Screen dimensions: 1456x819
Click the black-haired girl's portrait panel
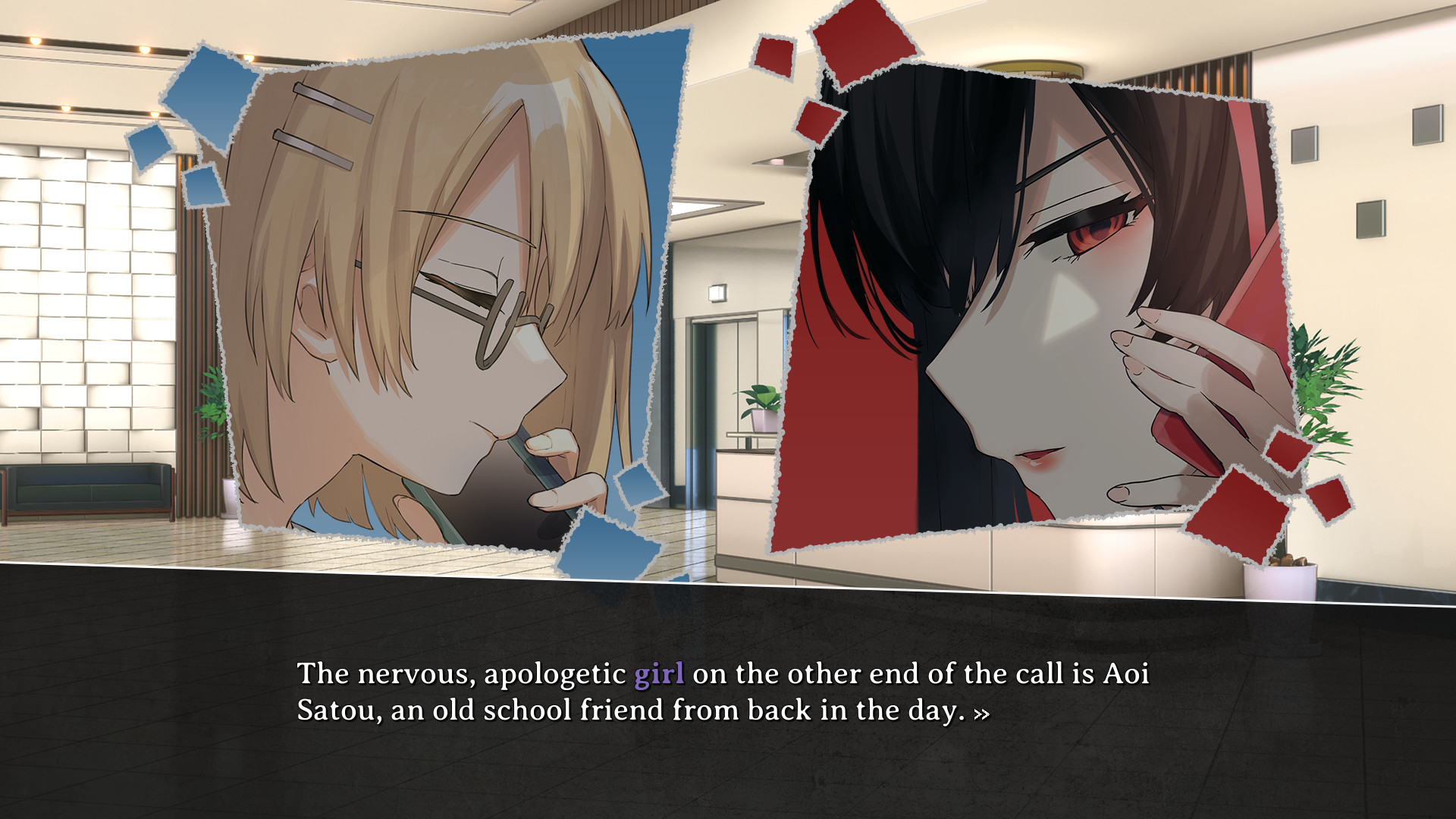pyautogui.click(x=1024, y=303)
